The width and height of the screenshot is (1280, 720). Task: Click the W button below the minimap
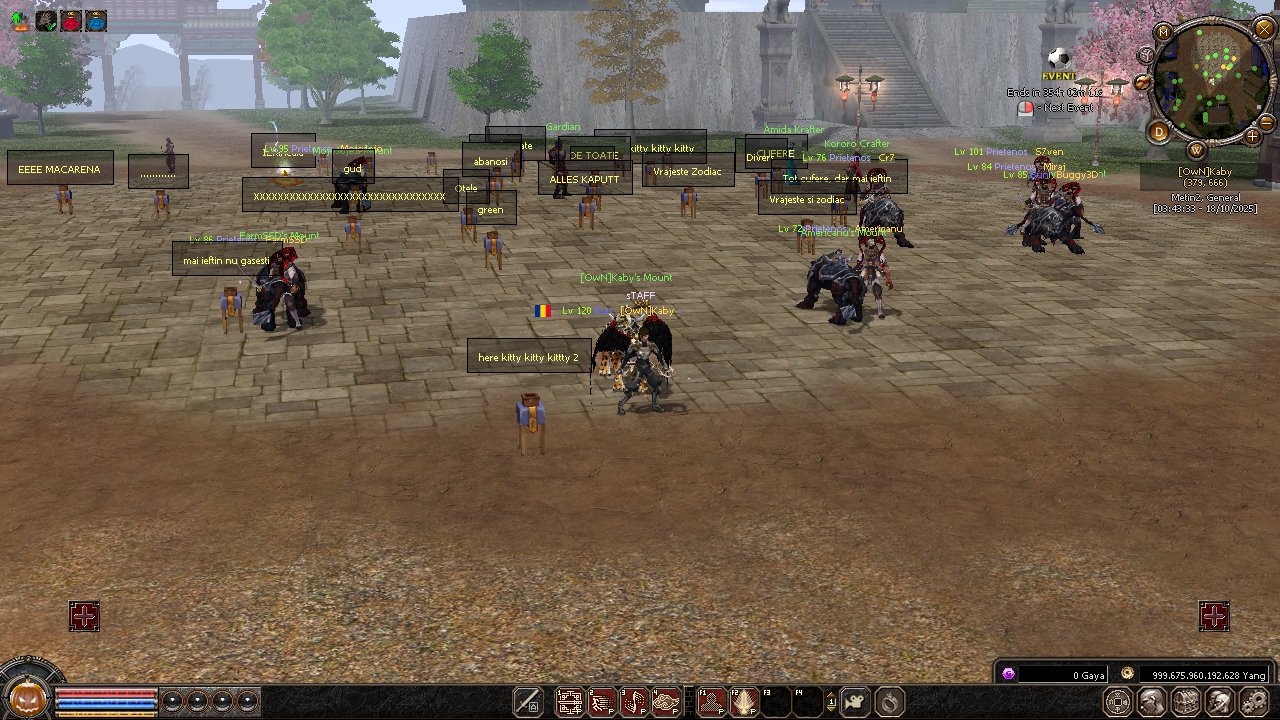[x=1197, y=150]
